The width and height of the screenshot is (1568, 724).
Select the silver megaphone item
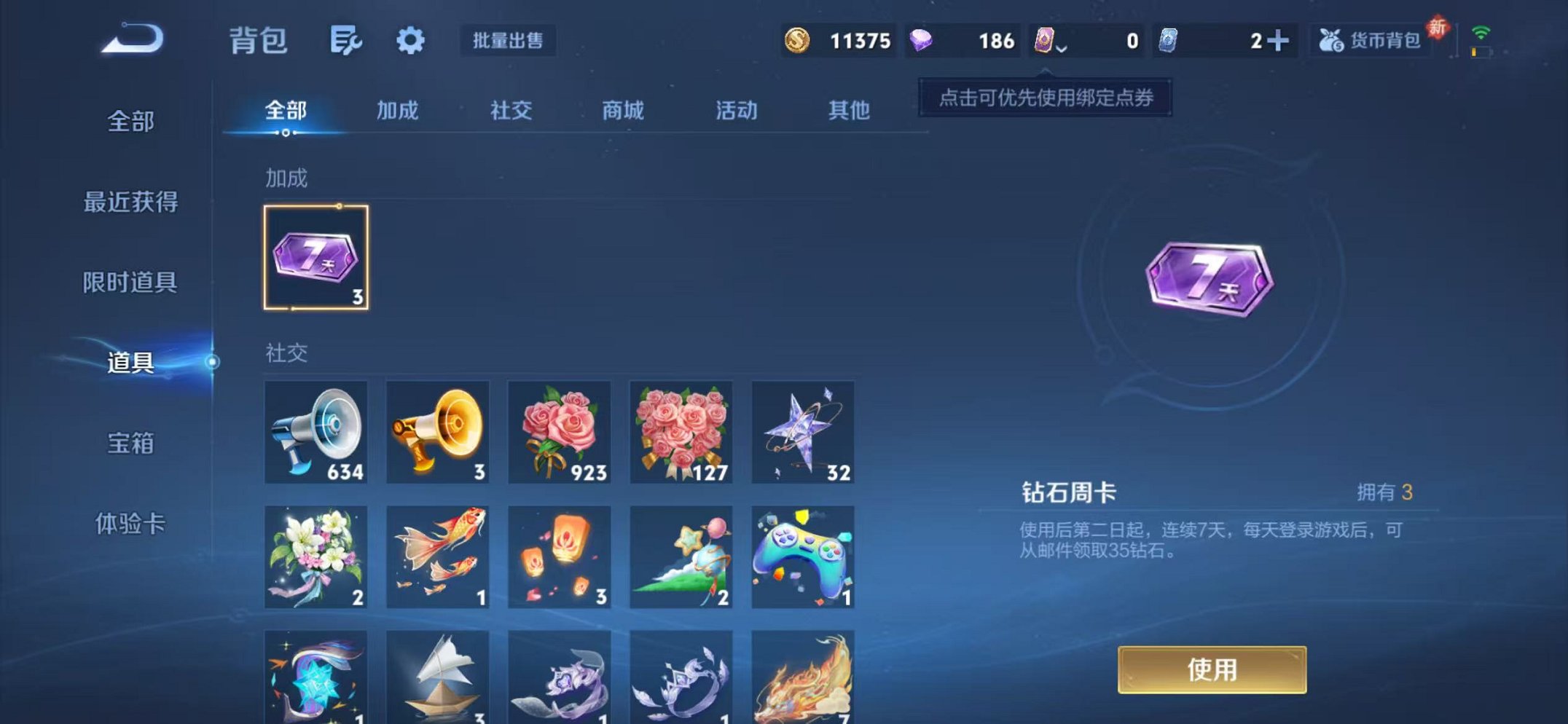click(316, 432)
